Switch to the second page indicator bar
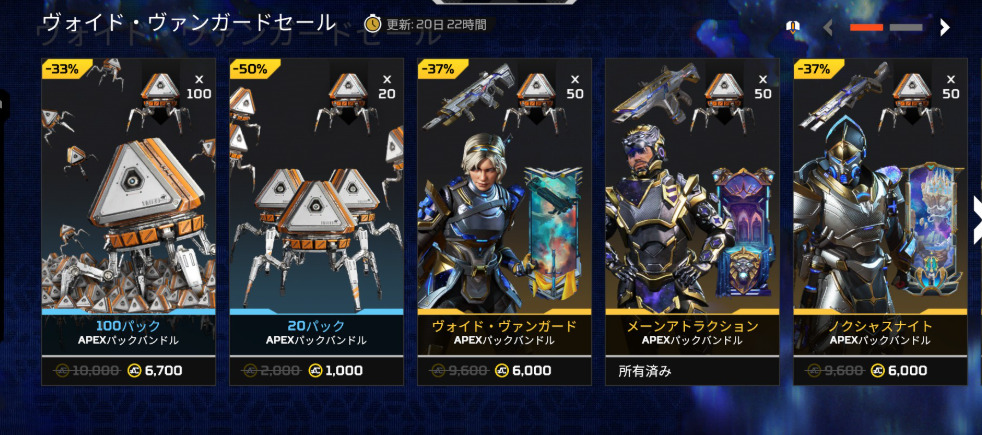982x435 pixels. tap(906, 28)
